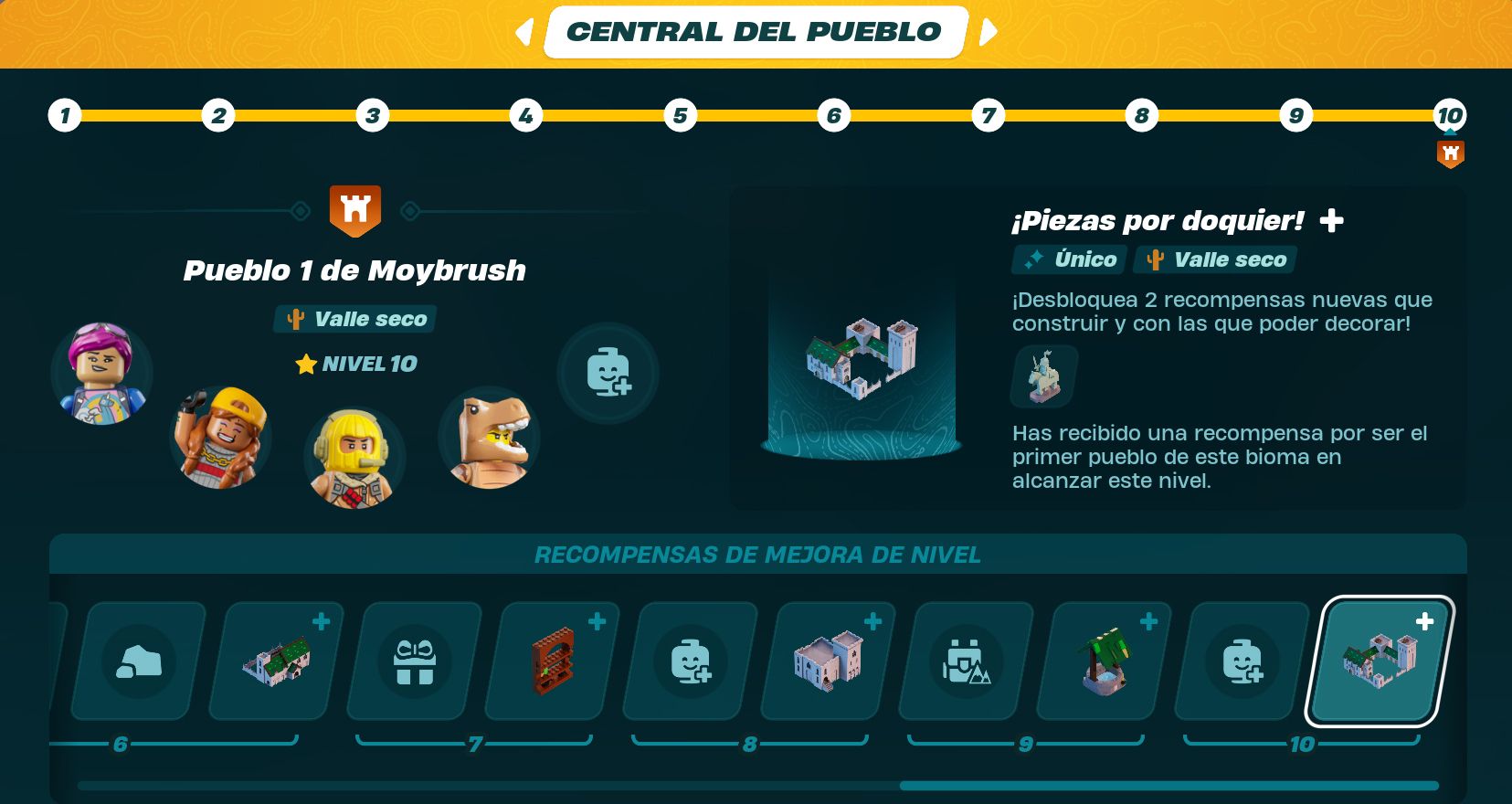Select the Valle seco tag beside Único

pos(1214,259)
